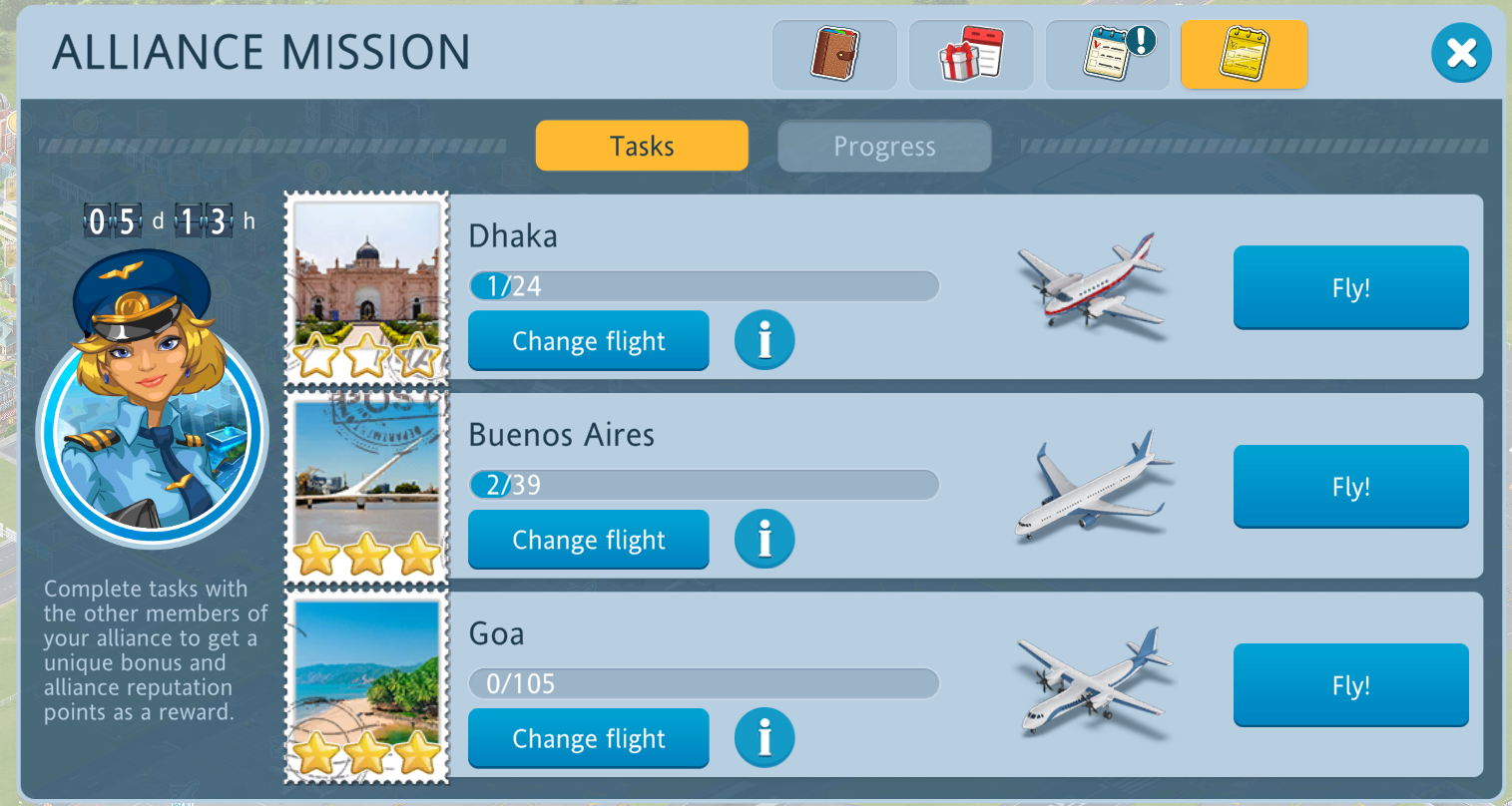
Task: Select the Goa beach stamp thumbnail
Action: (x=367, y=685)
